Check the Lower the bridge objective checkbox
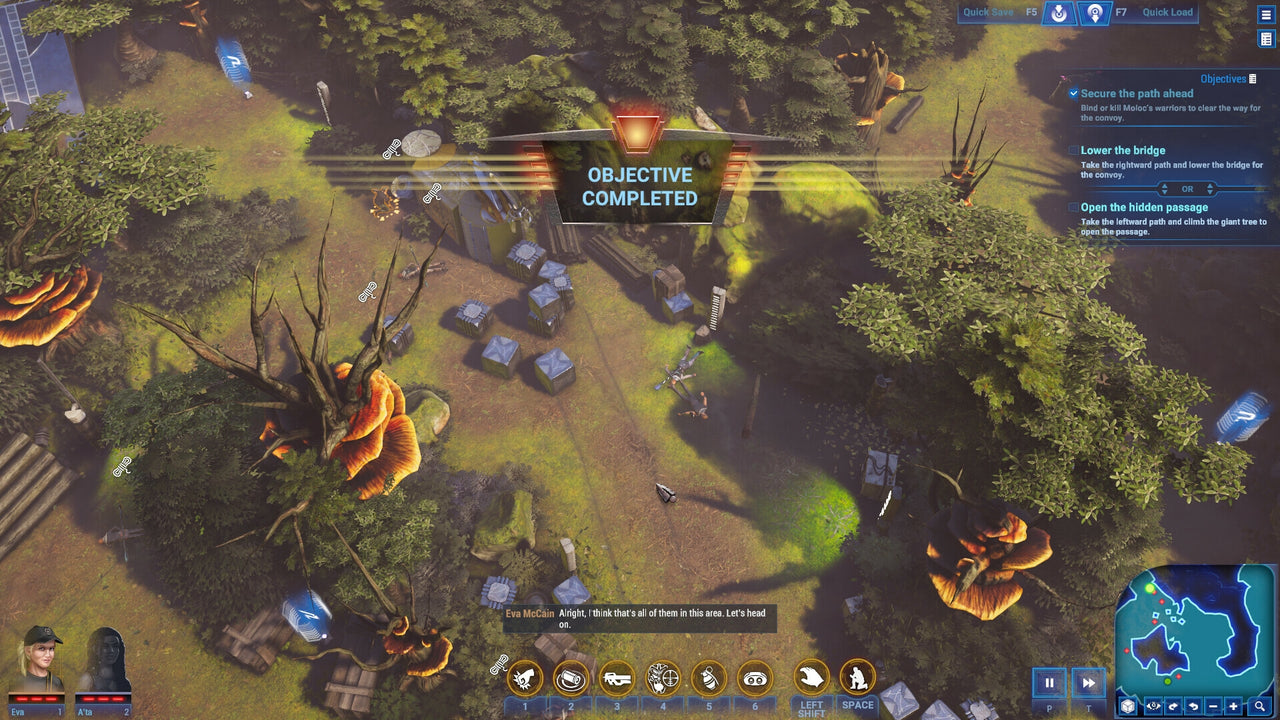Viewport: 1280px width, 720px height. (x=1072, y=150)
